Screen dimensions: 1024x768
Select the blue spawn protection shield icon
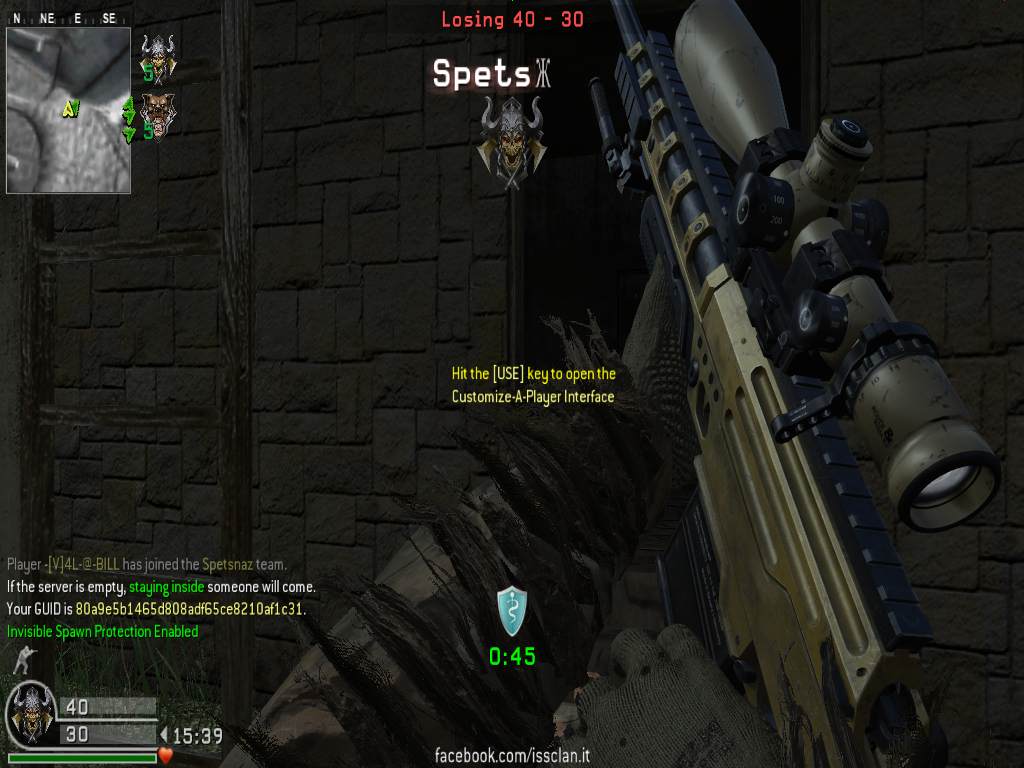pos(512,611)
